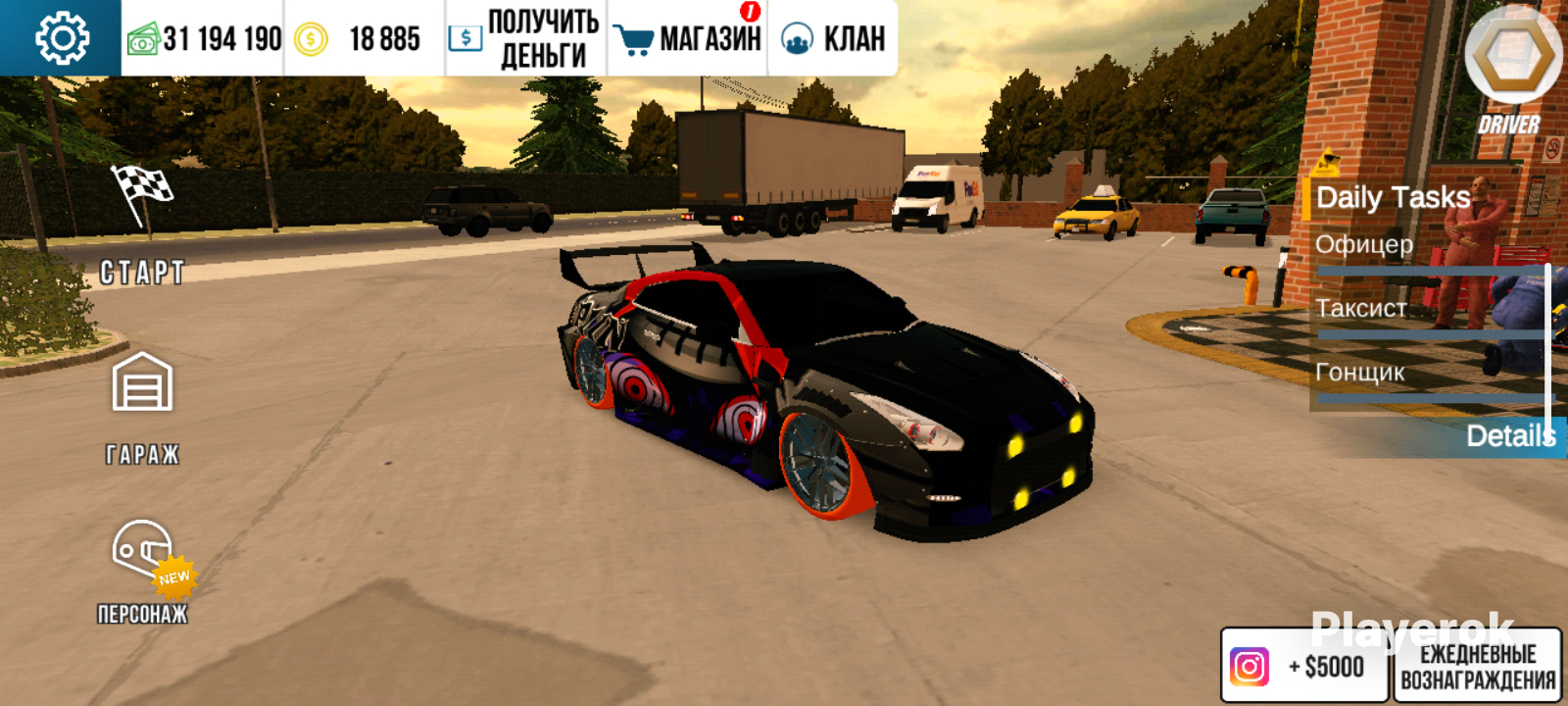Open ЕЖЕДНЕВНЫЕ ВОЗНАГРАЖДЕНИЯ daily rewards
This screenshot has width=1568, height=706.
(1478, 667)
